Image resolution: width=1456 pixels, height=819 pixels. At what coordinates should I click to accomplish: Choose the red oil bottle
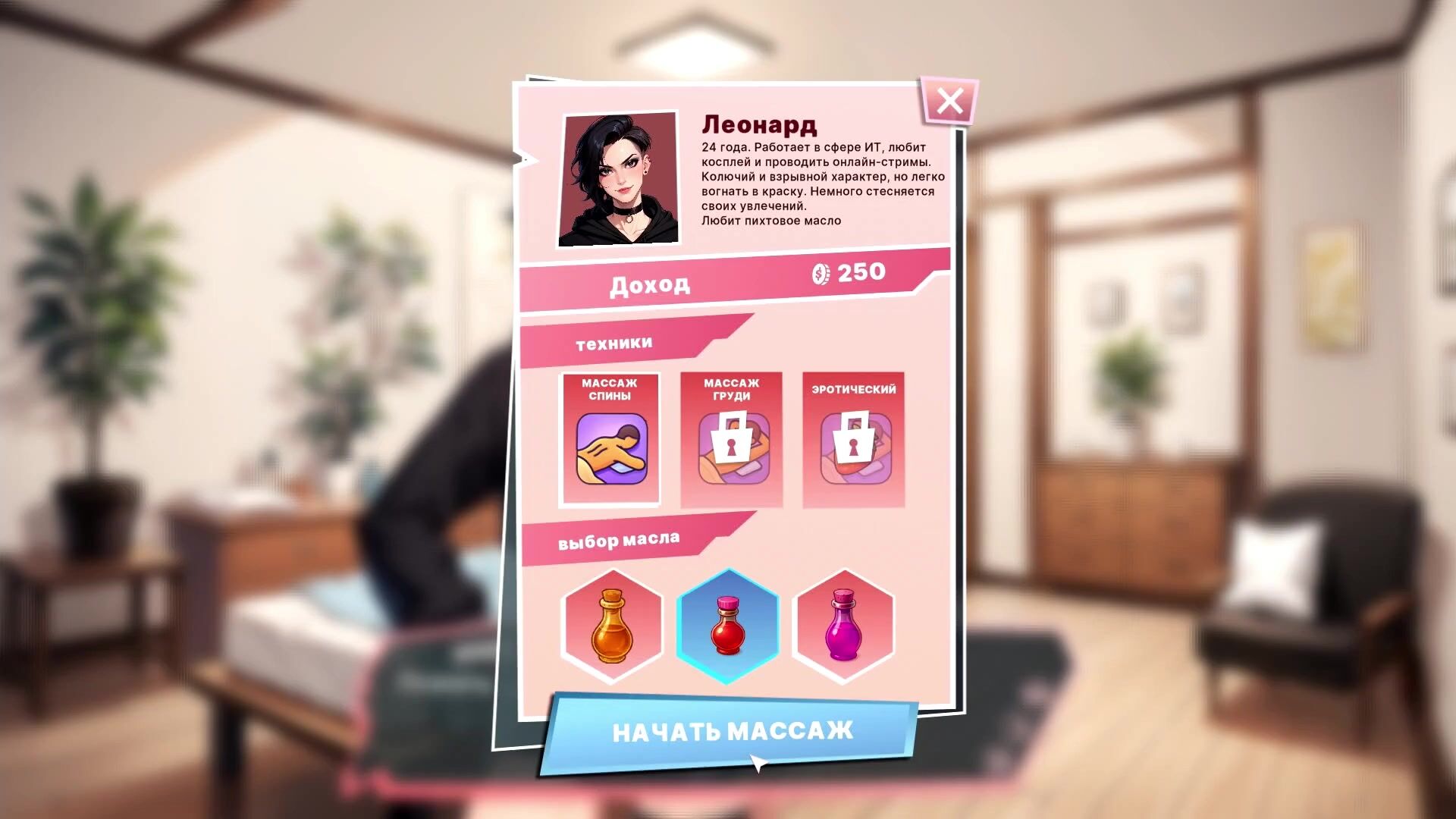pyautogui.click(x=727, y=626)
